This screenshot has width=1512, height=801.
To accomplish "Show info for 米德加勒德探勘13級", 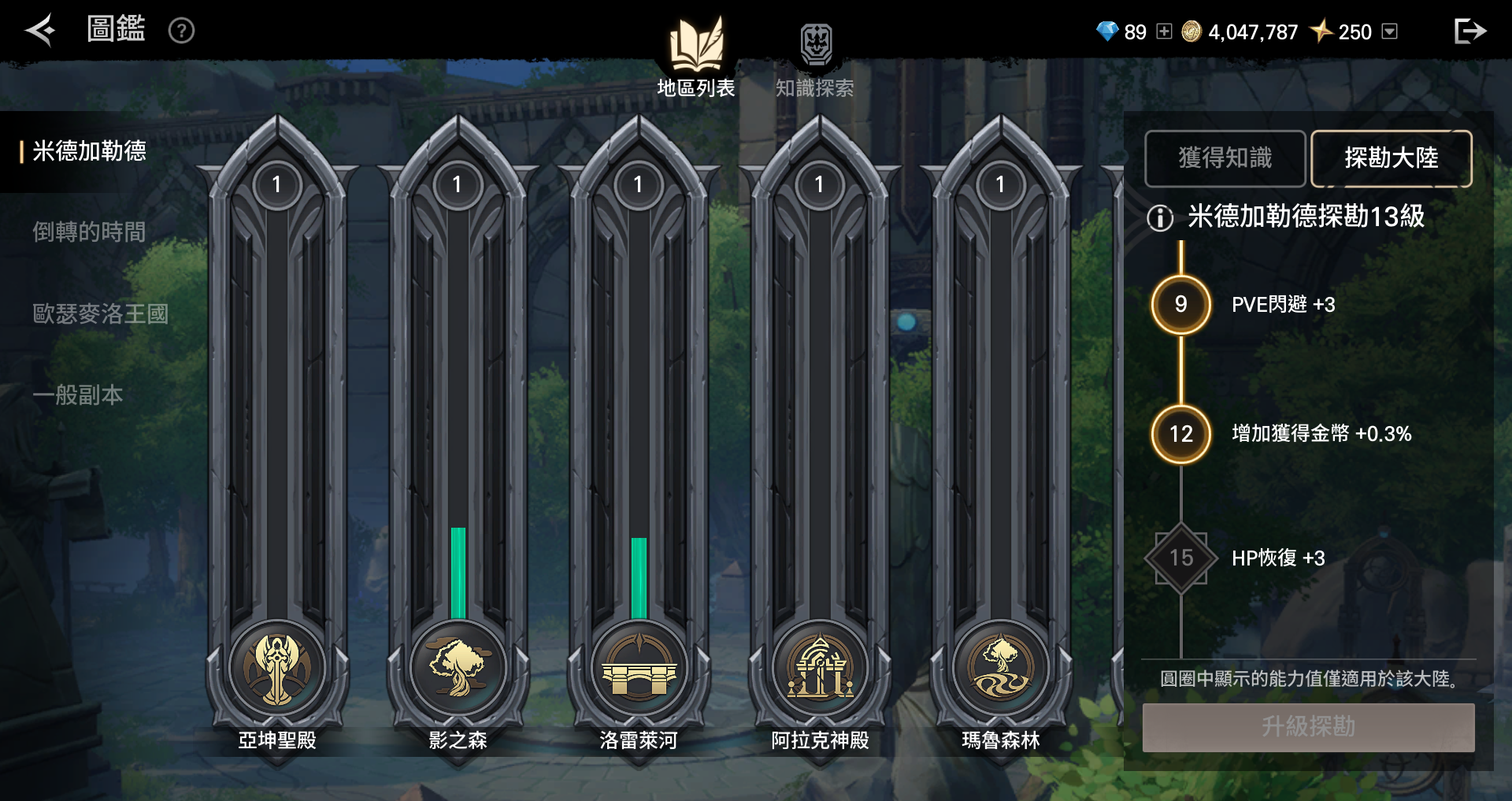I will click(1160, 217).
